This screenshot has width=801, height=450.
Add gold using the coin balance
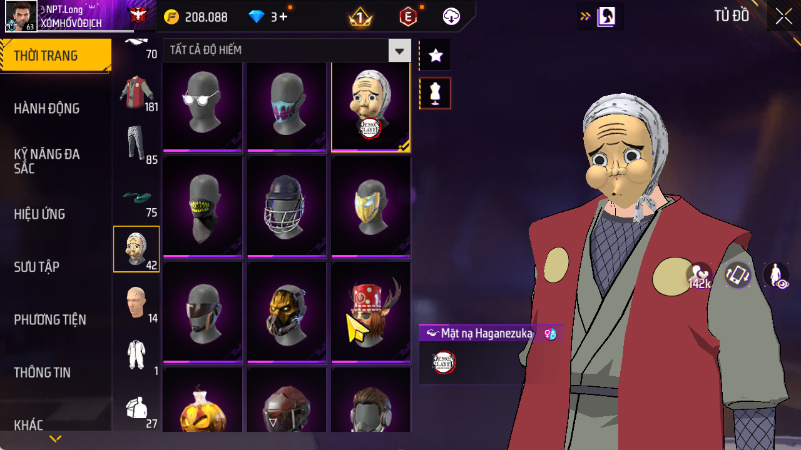pyautogui.click(x=196, y=17)
